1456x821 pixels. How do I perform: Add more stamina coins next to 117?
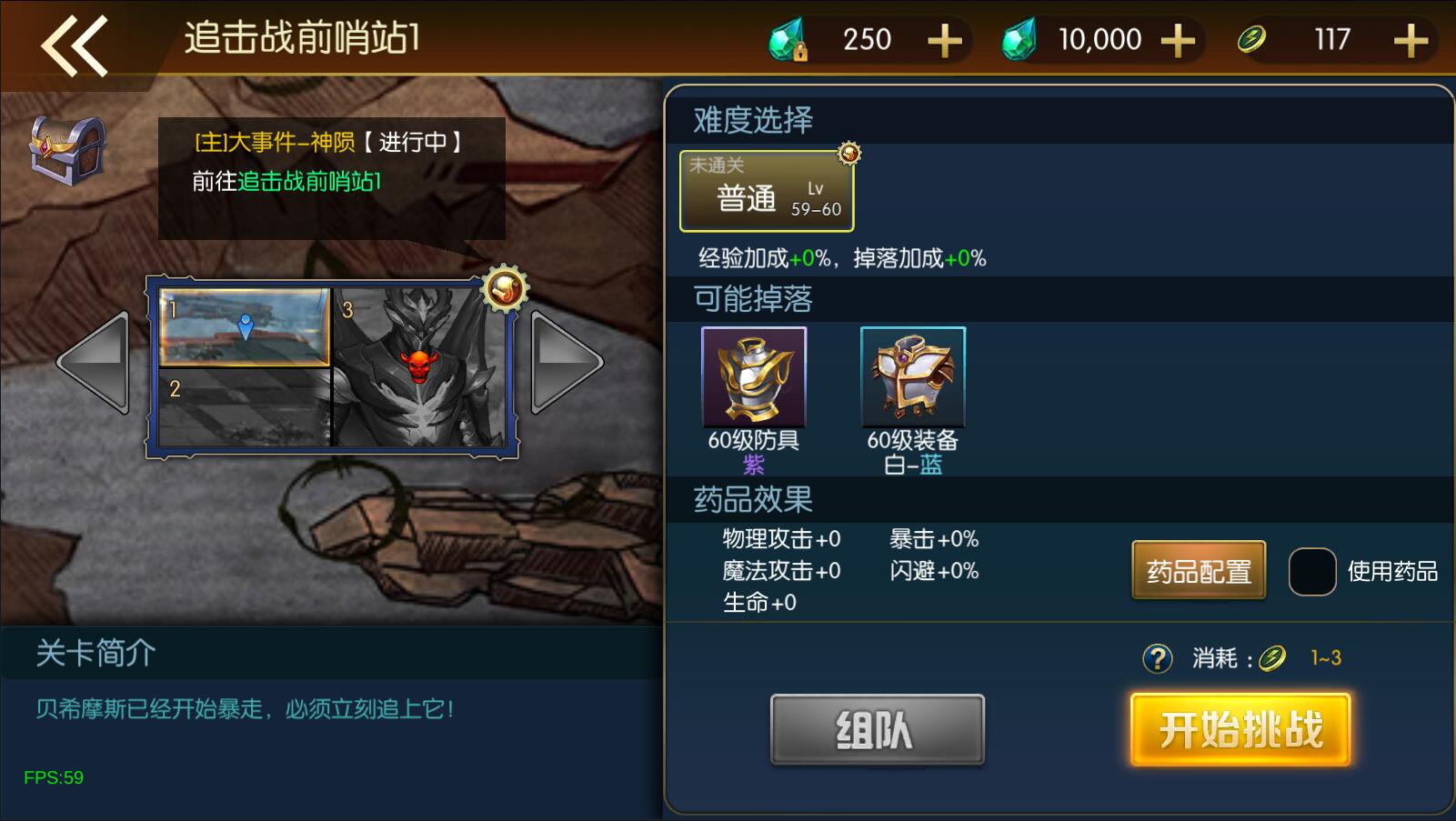1410,41
